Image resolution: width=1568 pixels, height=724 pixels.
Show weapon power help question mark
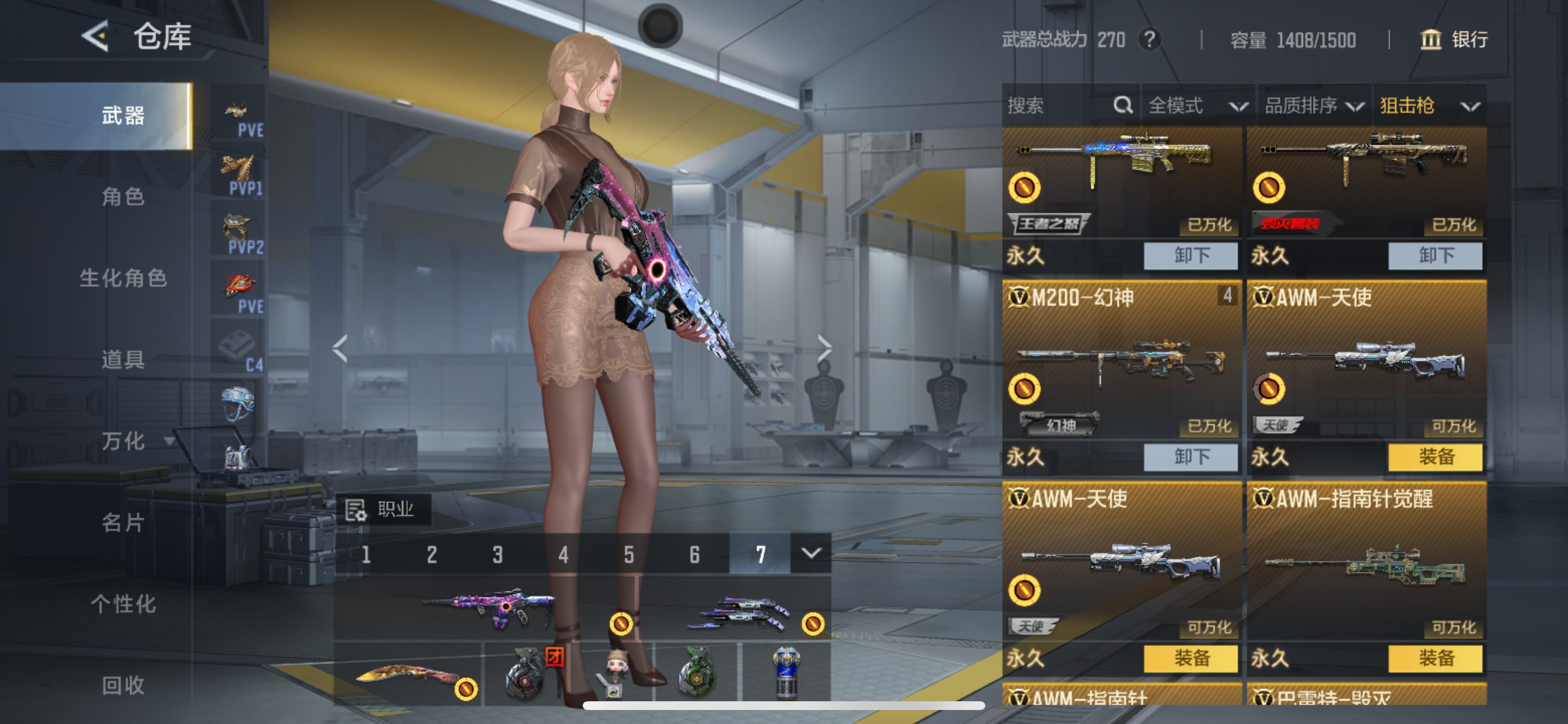1149,40
